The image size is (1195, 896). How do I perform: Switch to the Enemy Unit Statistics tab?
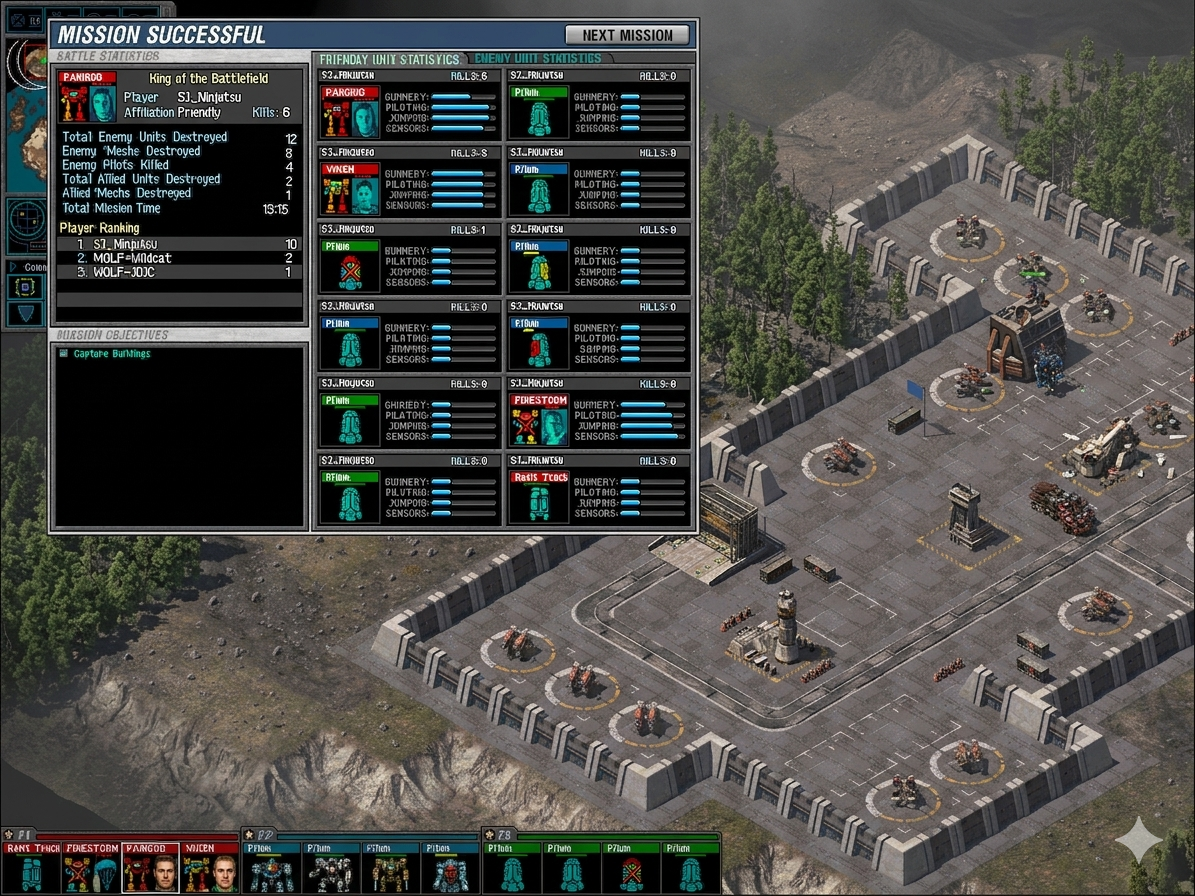538,59
